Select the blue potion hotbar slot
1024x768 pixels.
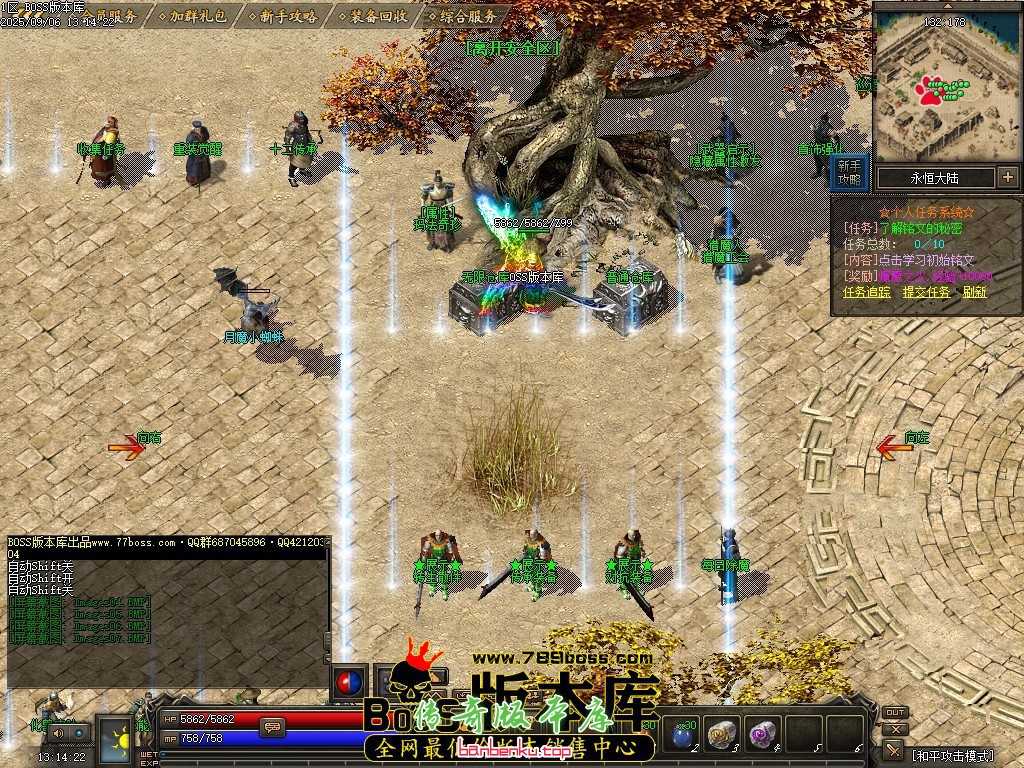pos(685,735)
